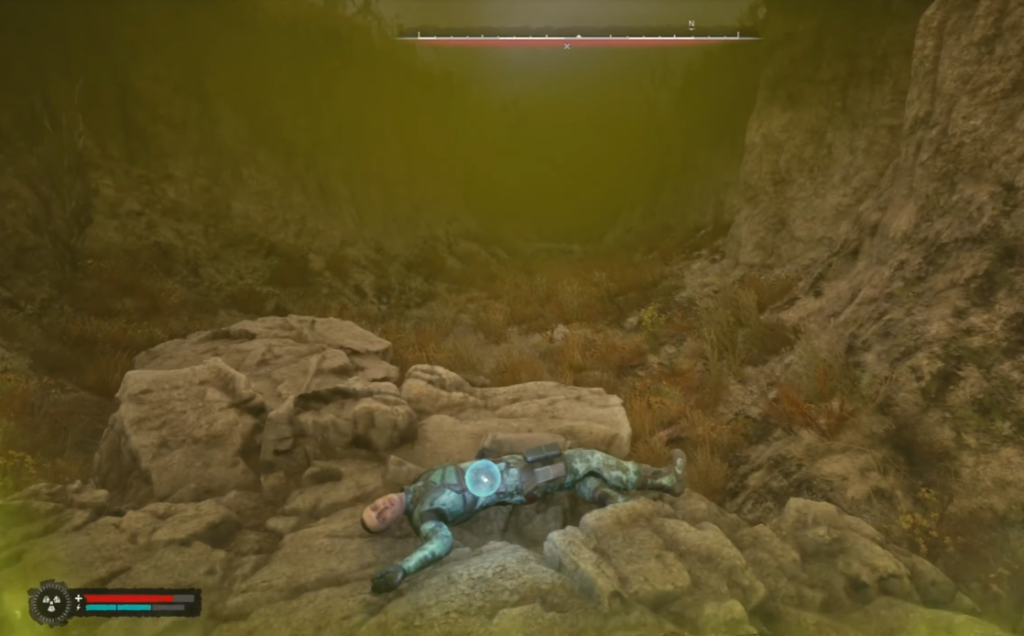Screen dimensions: 1024x636
Task: Click the compass strip's N marker
Action: click(x=691, y=24)
